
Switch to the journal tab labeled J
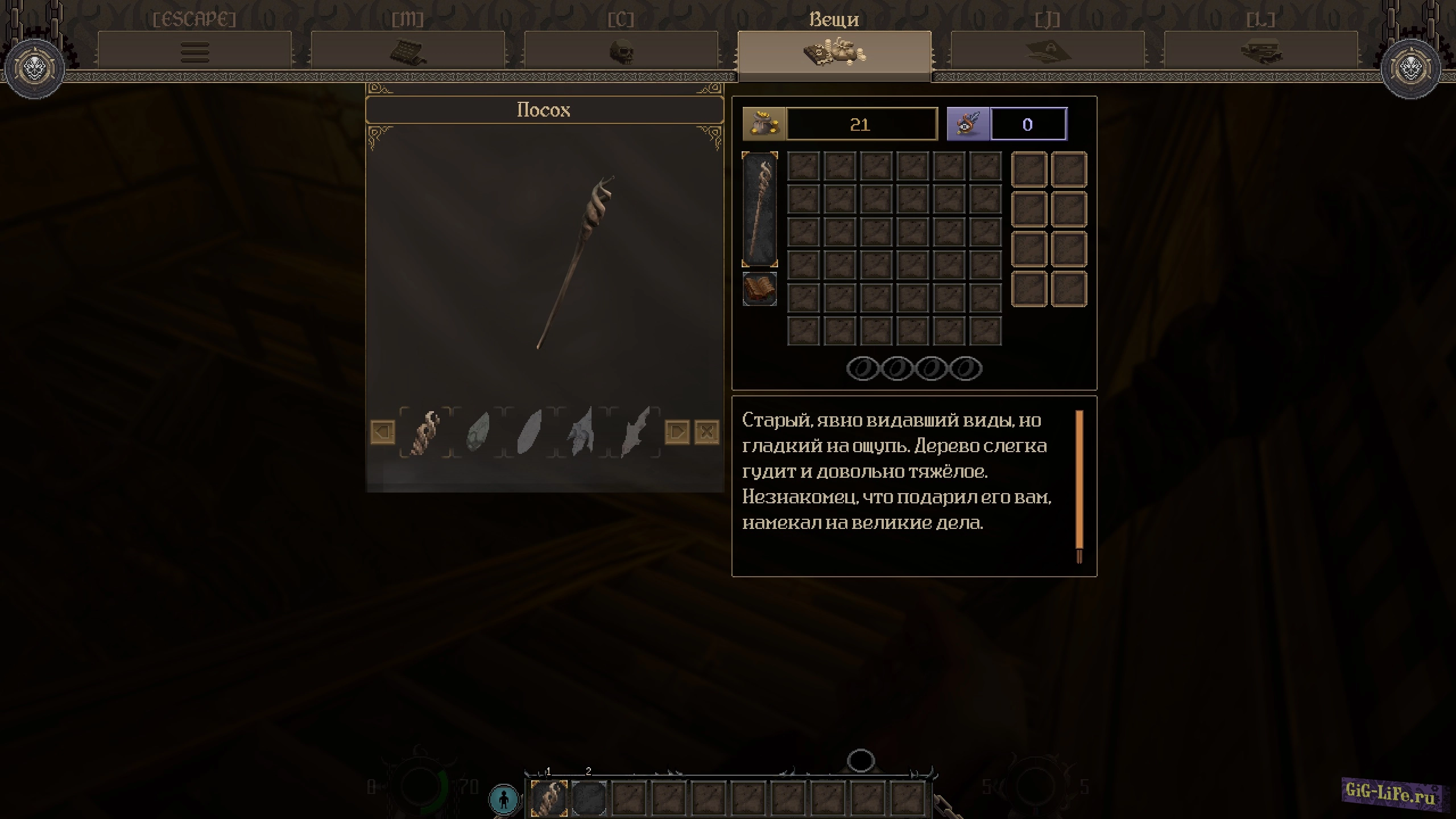point(1048,52)
